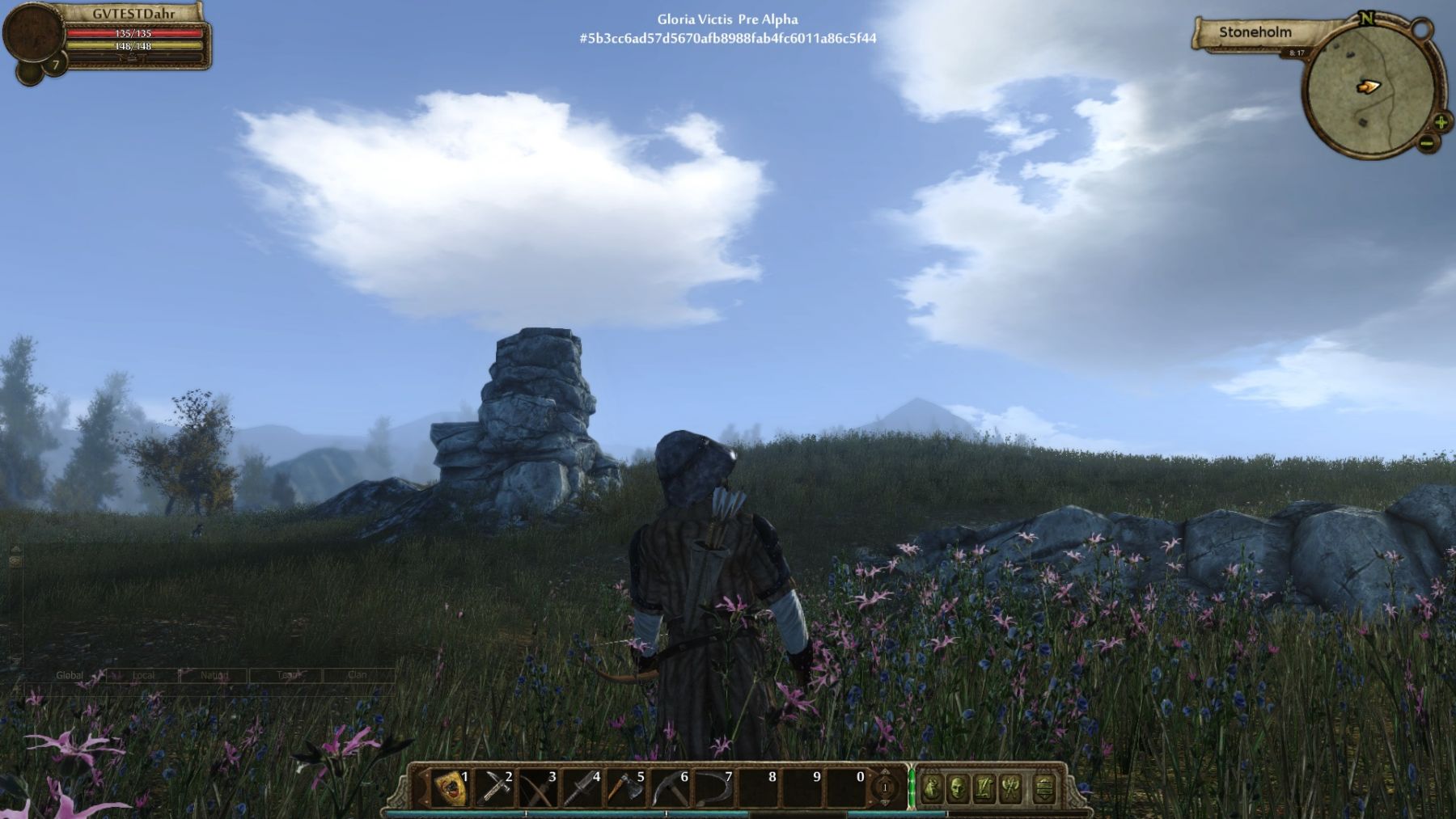
Task: Zoom in the minimap with plus button
Action: [x=1441, y=123]
